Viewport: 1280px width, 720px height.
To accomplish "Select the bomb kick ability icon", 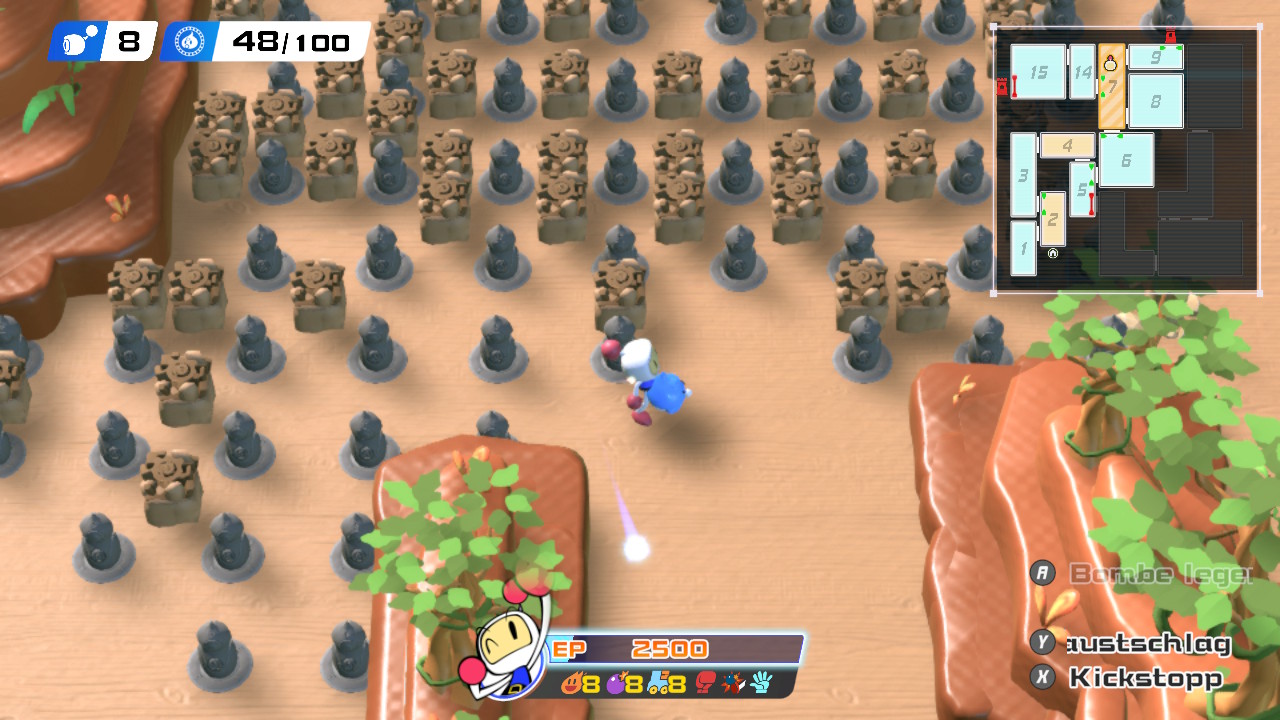I will [x=733, y=684].
